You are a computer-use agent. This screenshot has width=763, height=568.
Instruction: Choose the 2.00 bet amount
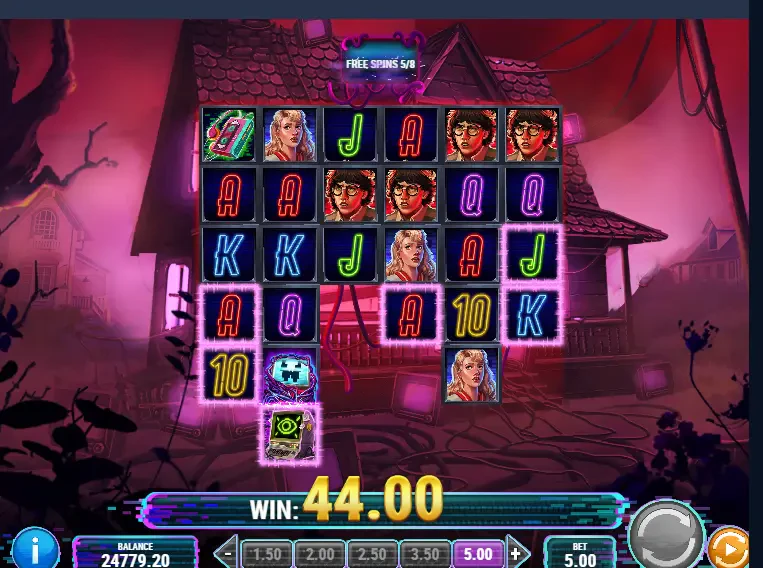319,553
